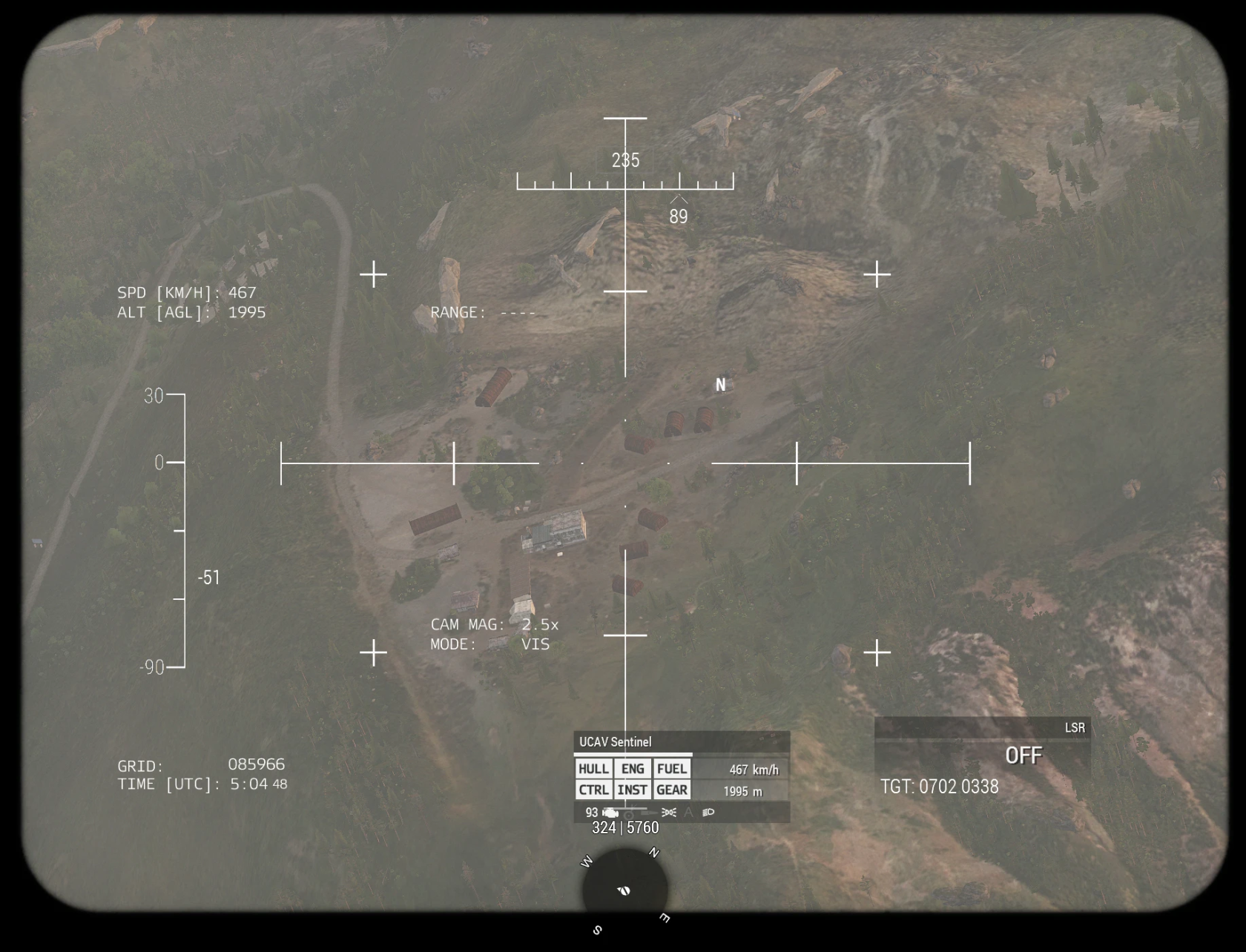The image size is (1246, 952).
Task: Click the collision lights icon
Action: tap(669, 813)
